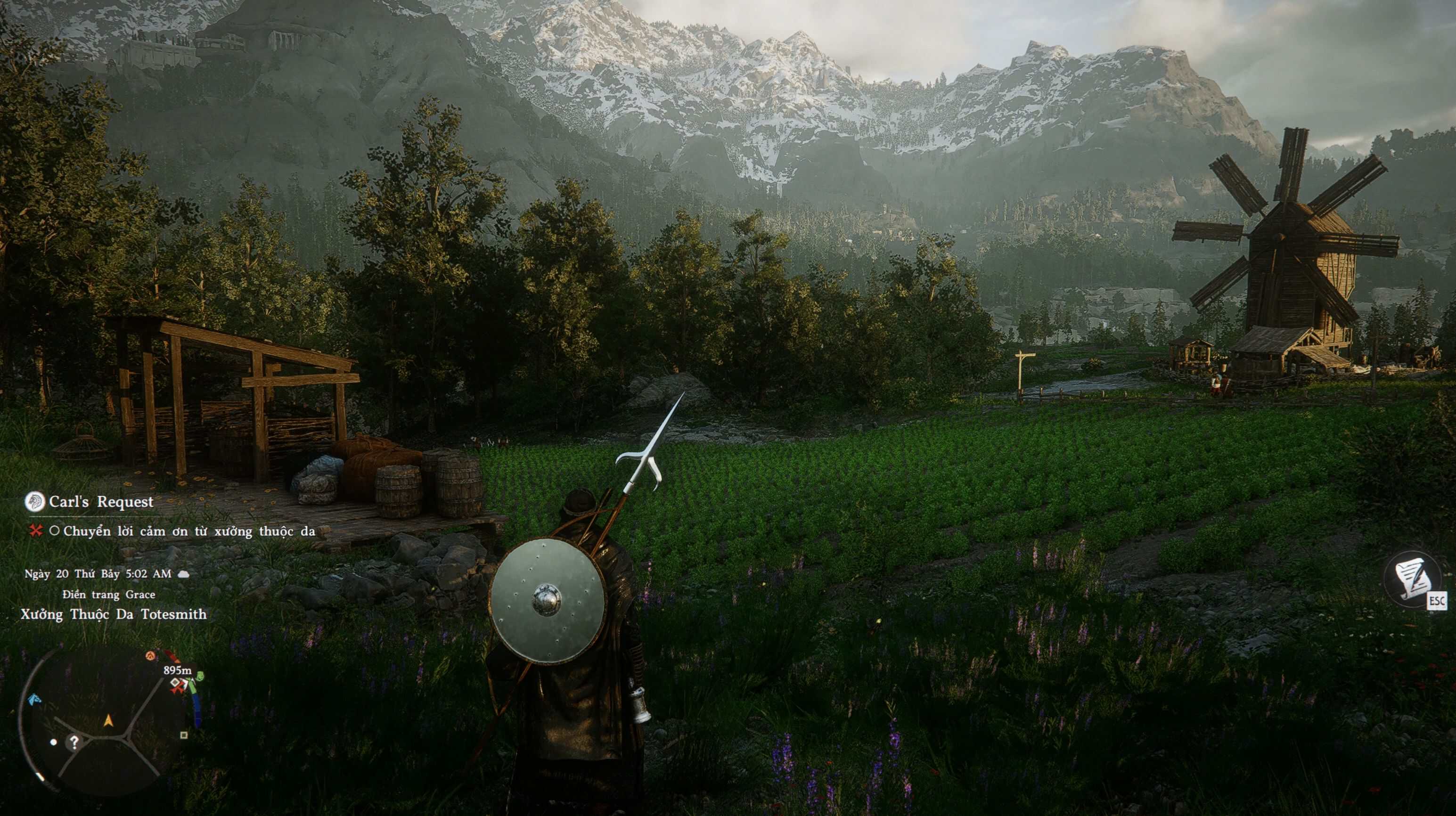This screenshot has width=1456, height=816.
Task: Click the orange spiral marker on minimap edge
Action: point(150,655)
